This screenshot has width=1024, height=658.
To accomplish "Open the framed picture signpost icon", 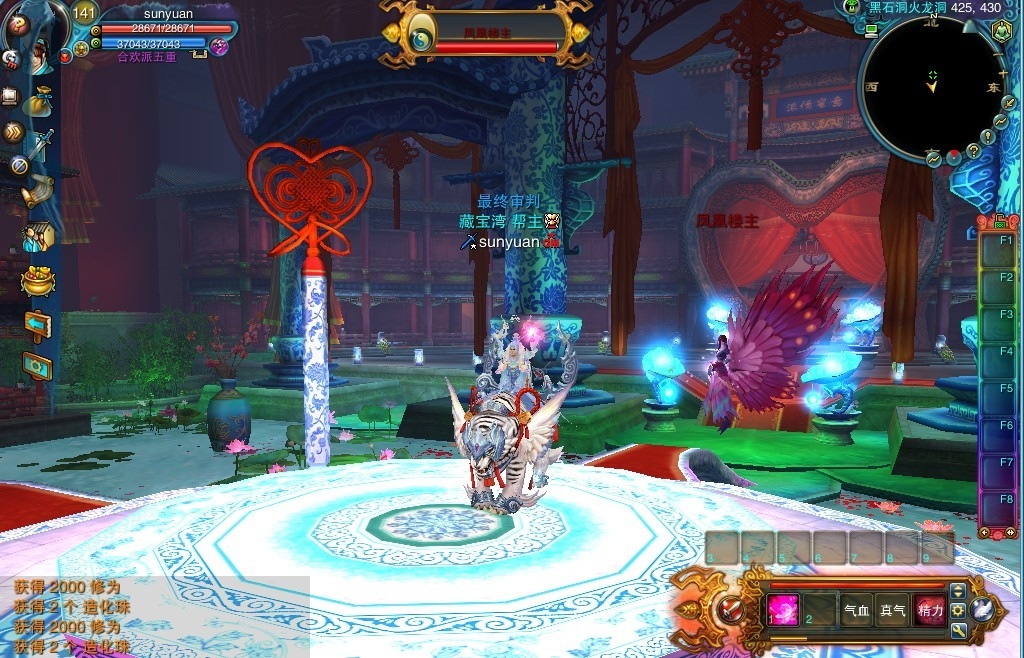I will tap(37, 367).
